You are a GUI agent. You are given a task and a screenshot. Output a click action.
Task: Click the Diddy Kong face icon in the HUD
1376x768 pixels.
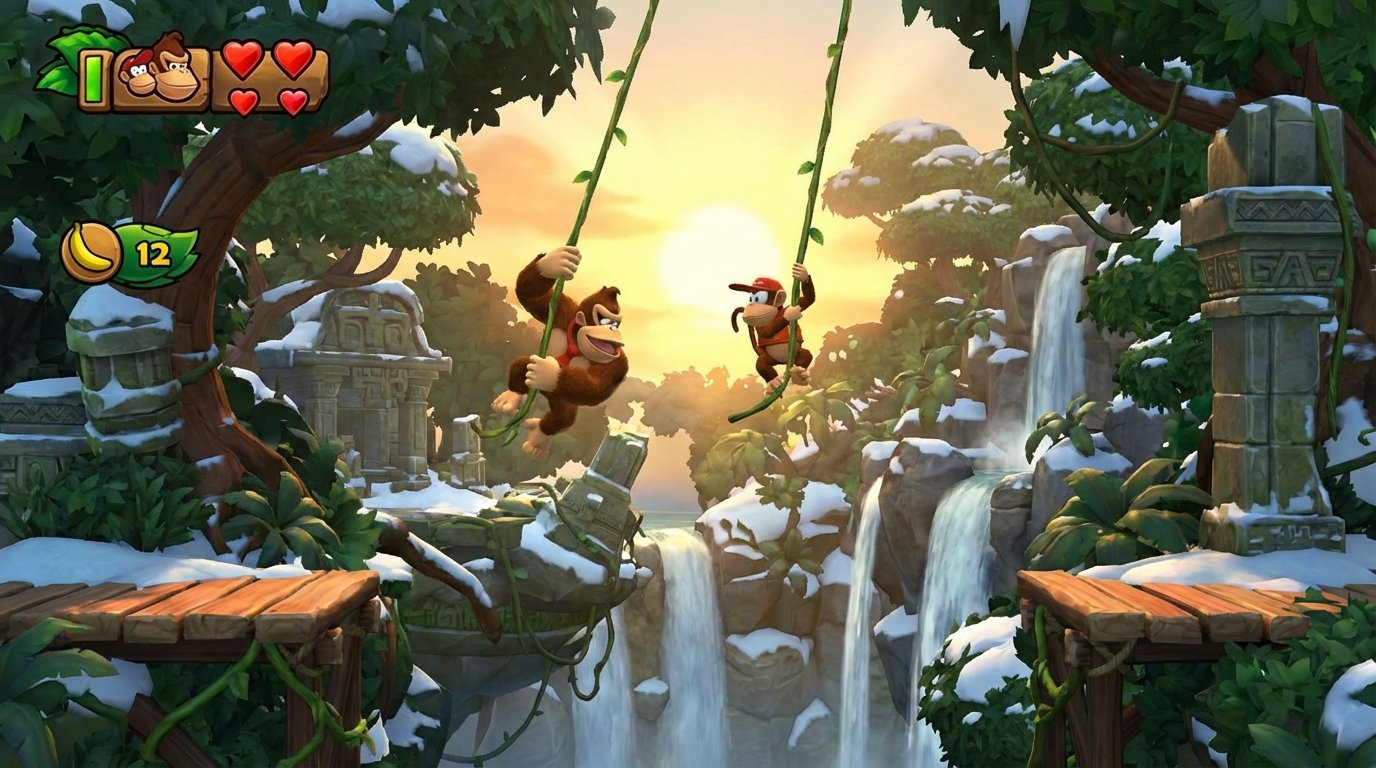coord(139,77)
